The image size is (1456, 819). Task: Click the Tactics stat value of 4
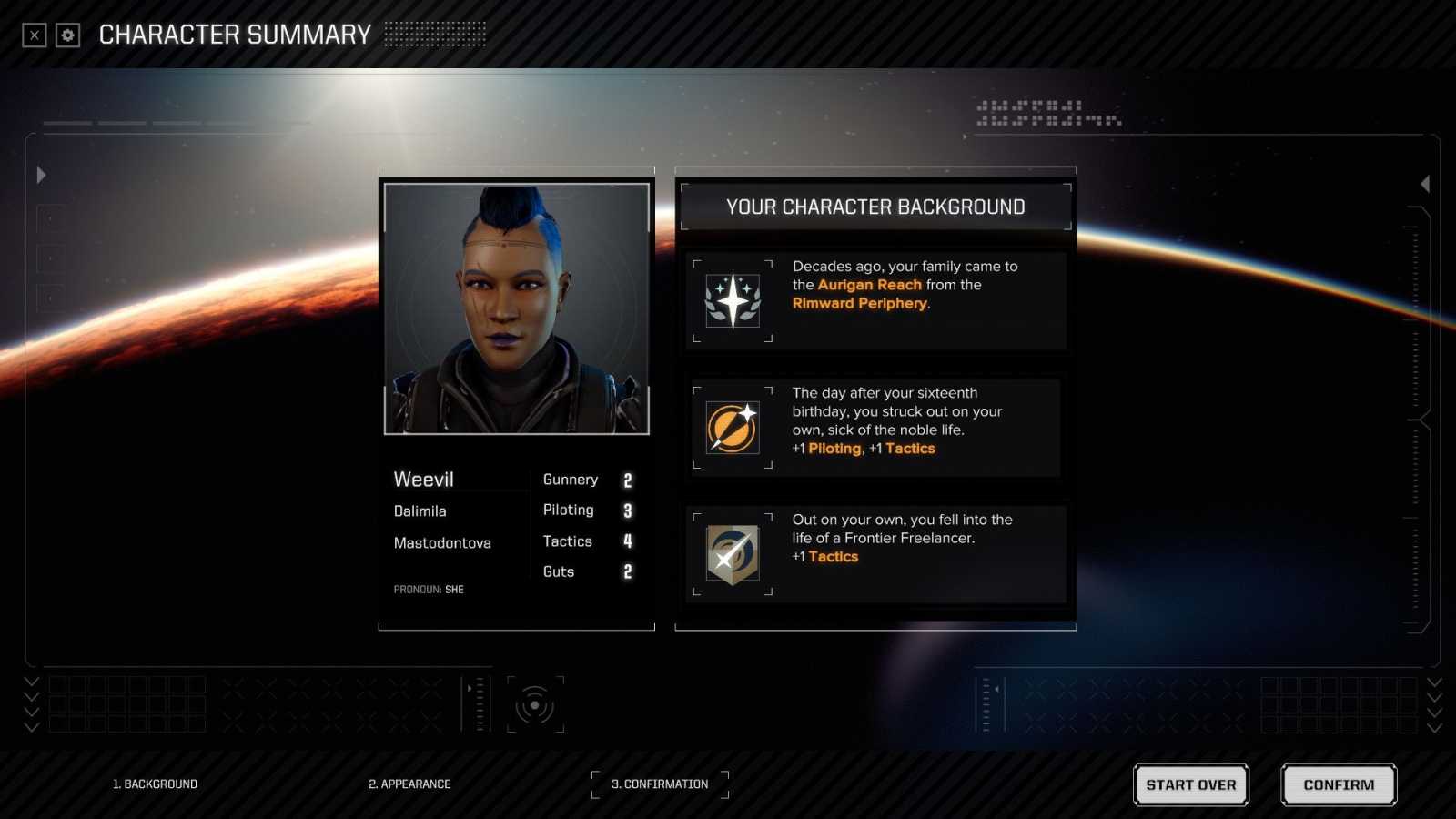(x=627, y=541)
